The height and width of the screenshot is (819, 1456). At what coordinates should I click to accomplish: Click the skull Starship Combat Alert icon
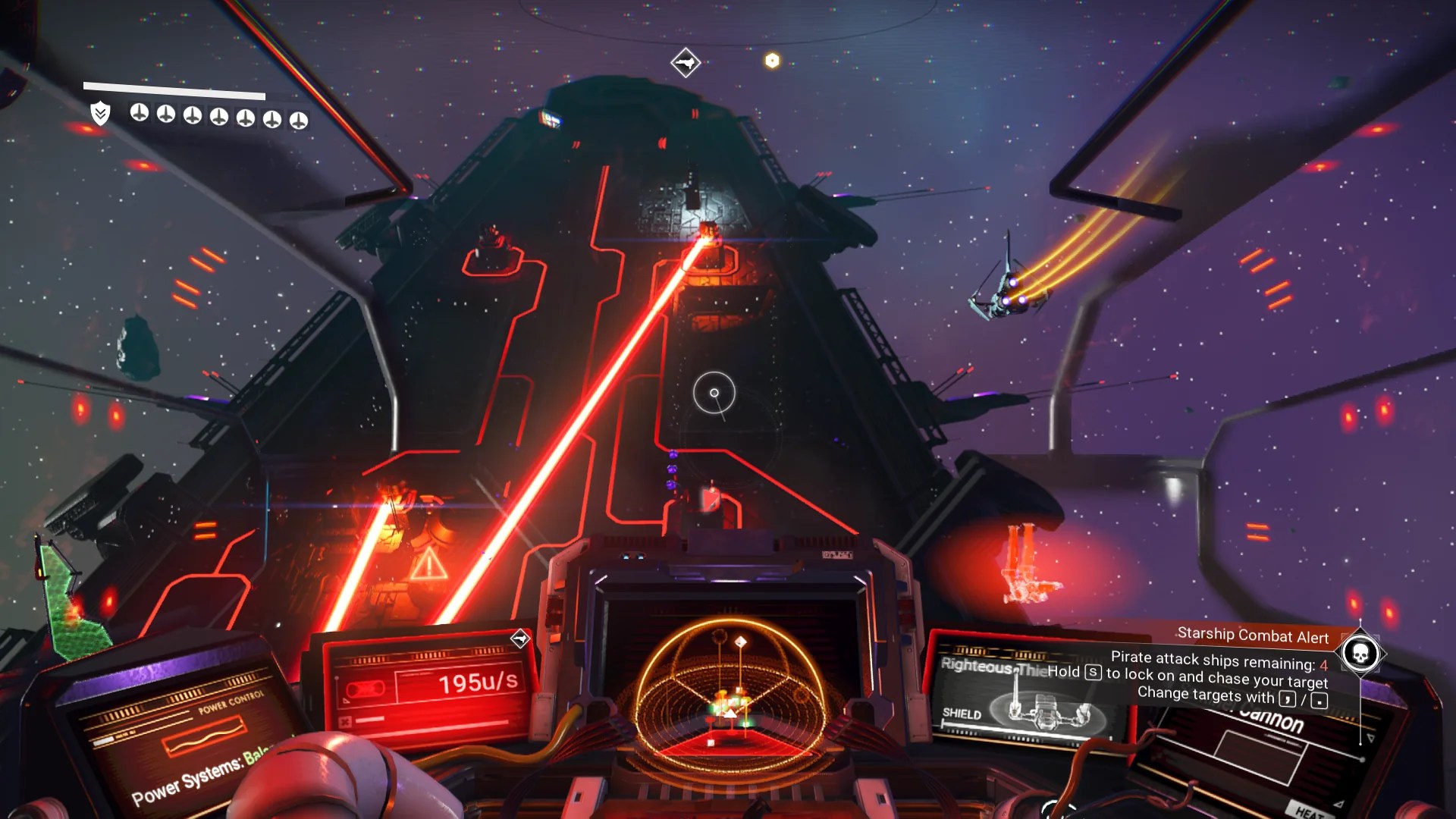(x=1360, y=653)
